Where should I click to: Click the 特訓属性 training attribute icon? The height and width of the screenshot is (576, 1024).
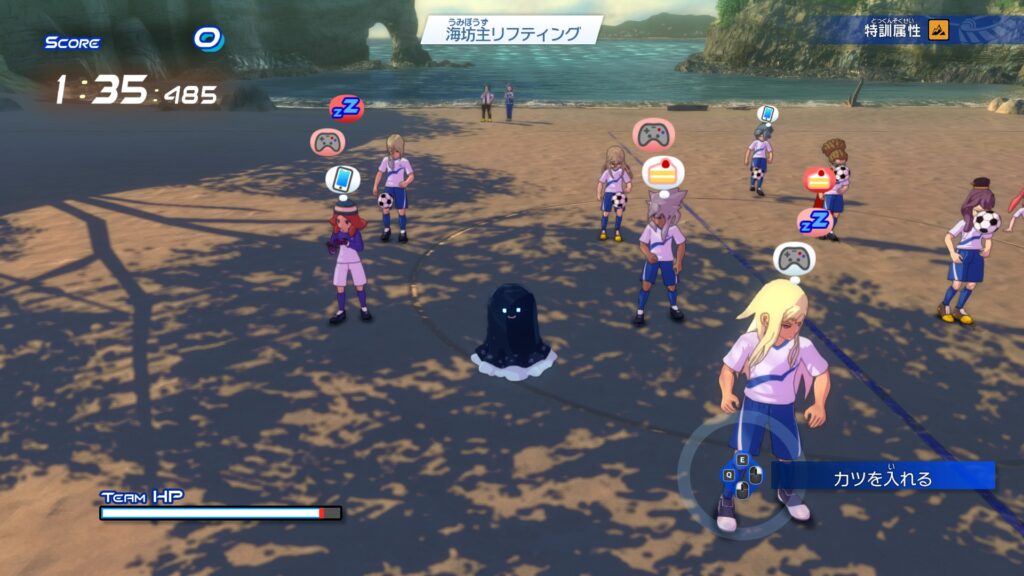[938, 29]
